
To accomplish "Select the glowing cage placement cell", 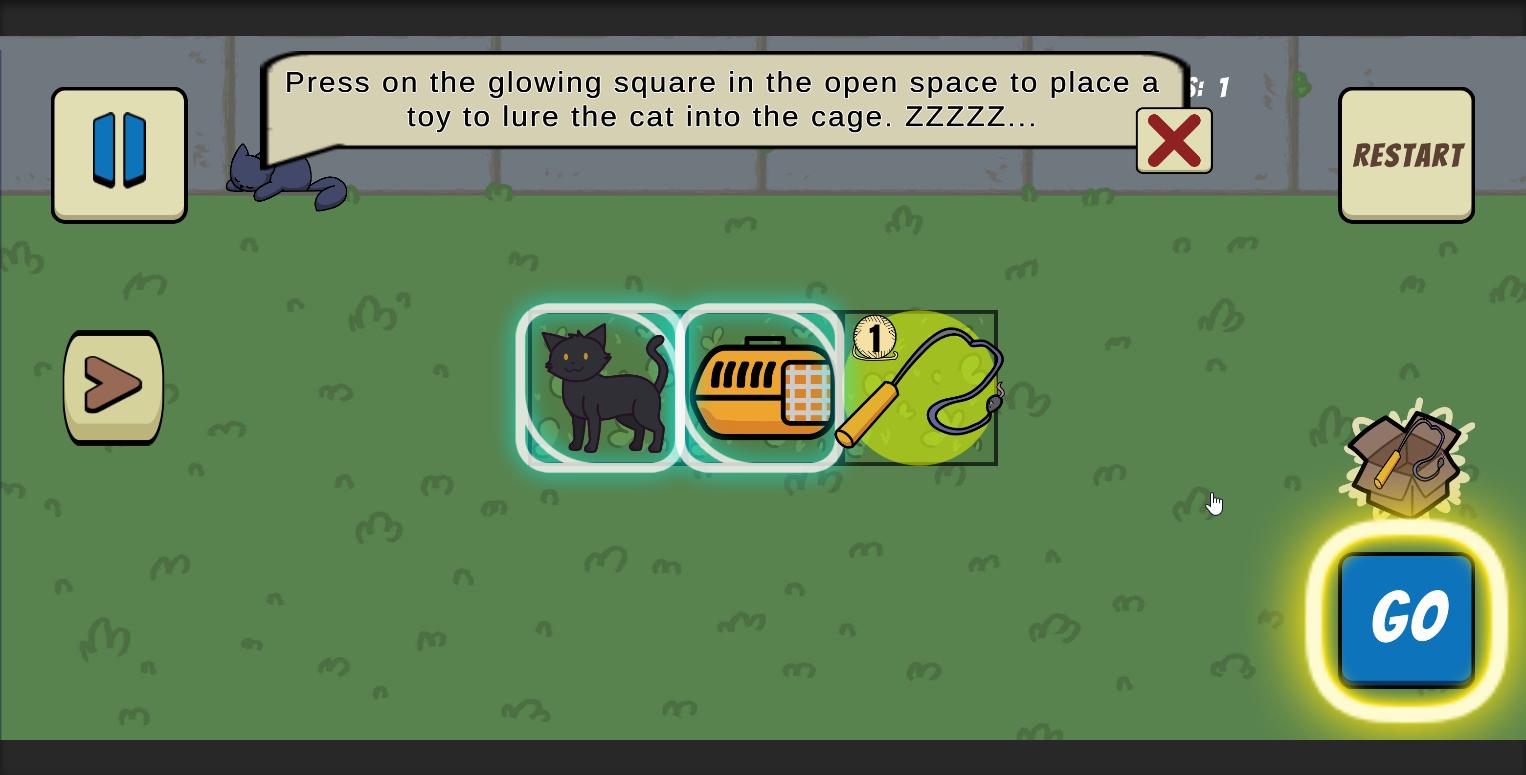I will (762, 387).
